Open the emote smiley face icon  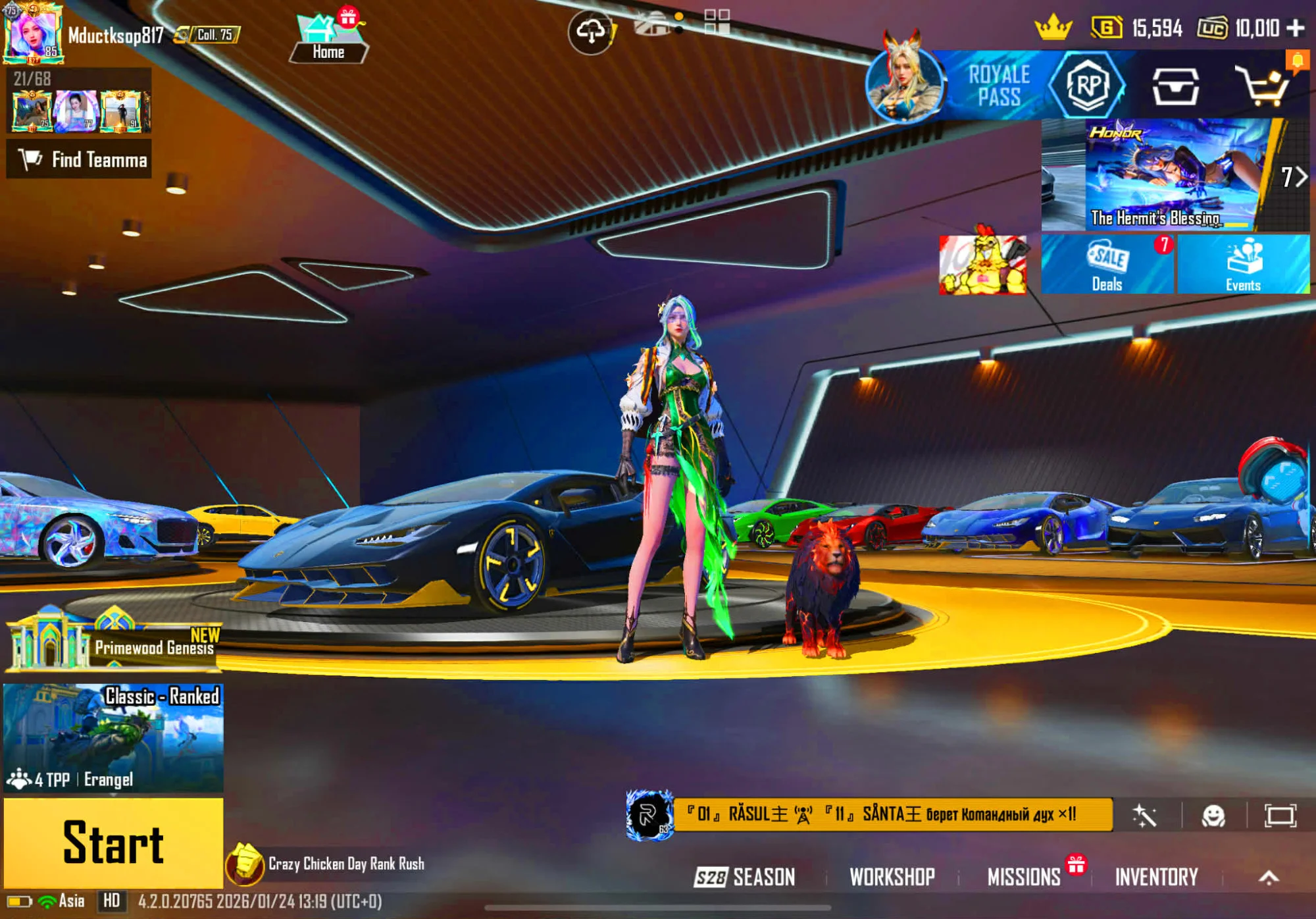point(1213,816)
